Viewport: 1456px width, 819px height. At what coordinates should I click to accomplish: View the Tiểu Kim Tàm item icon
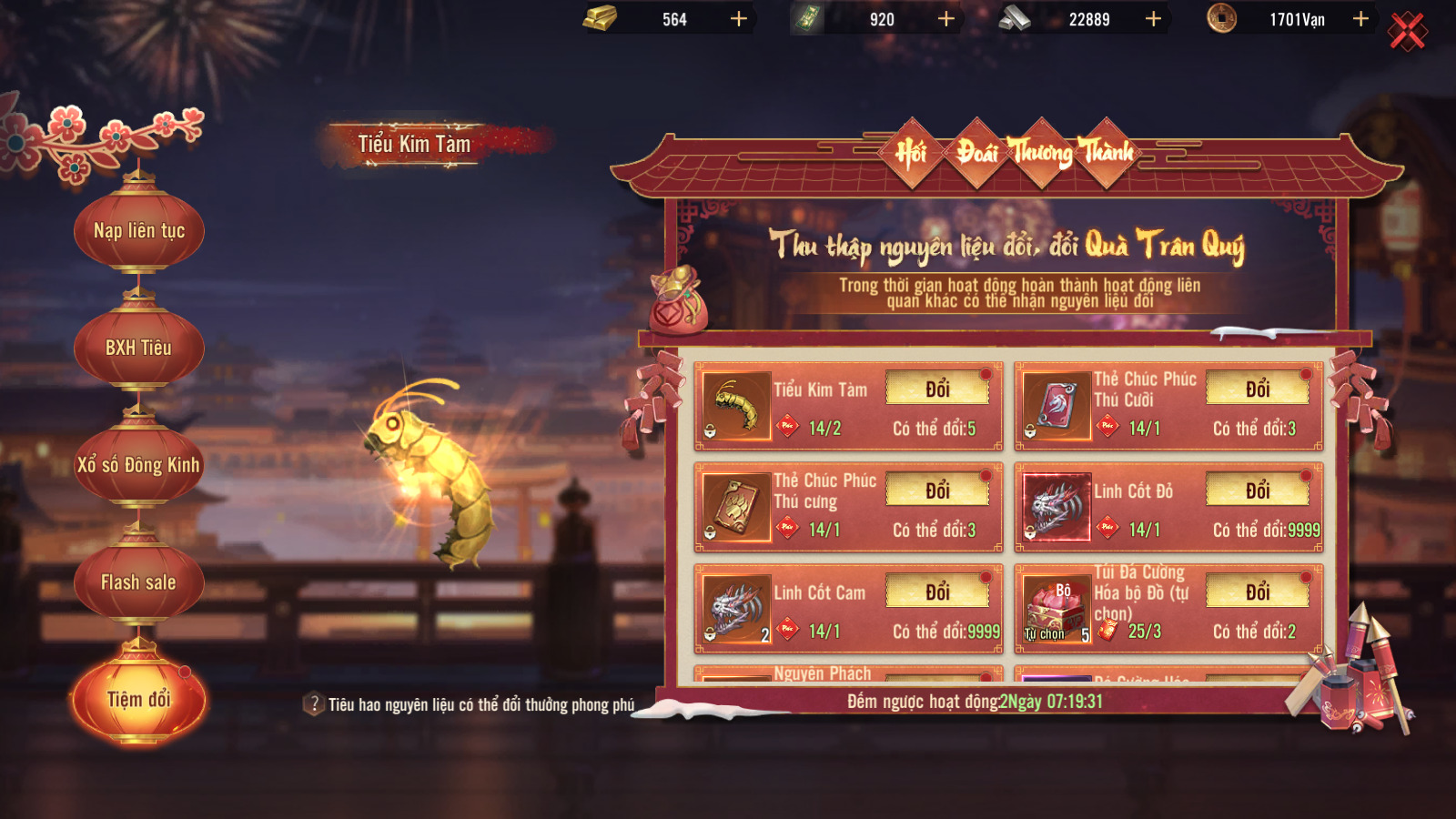[737, 406]
